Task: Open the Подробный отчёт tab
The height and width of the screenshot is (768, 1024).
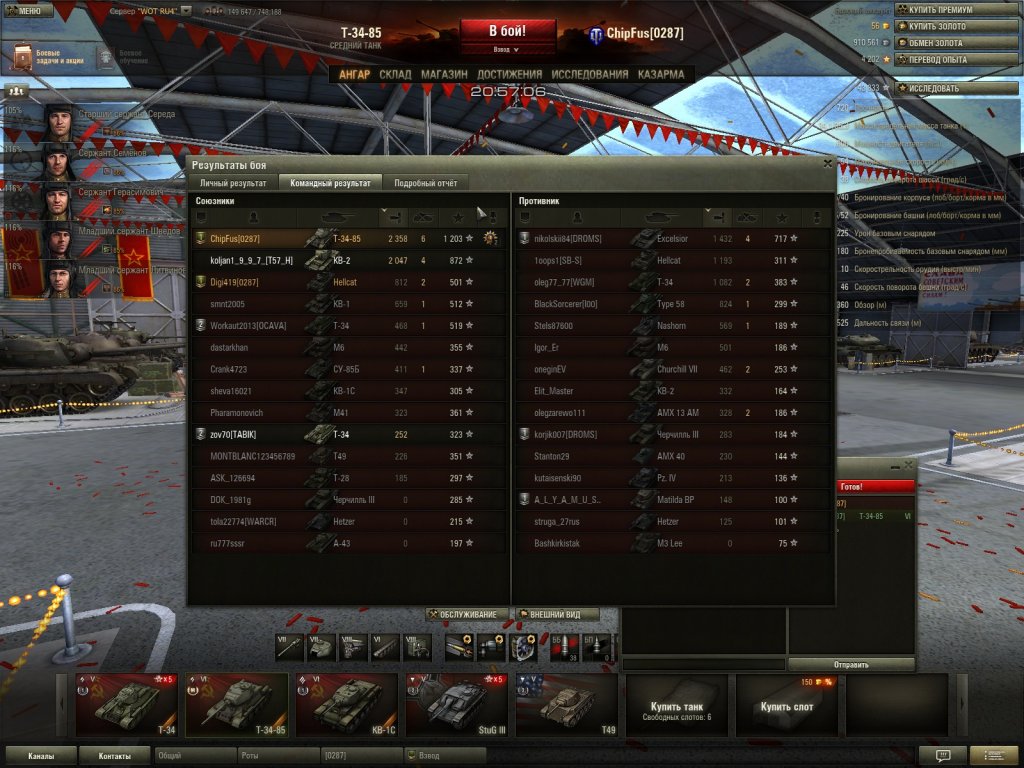Action: click(x=427, y=183)
